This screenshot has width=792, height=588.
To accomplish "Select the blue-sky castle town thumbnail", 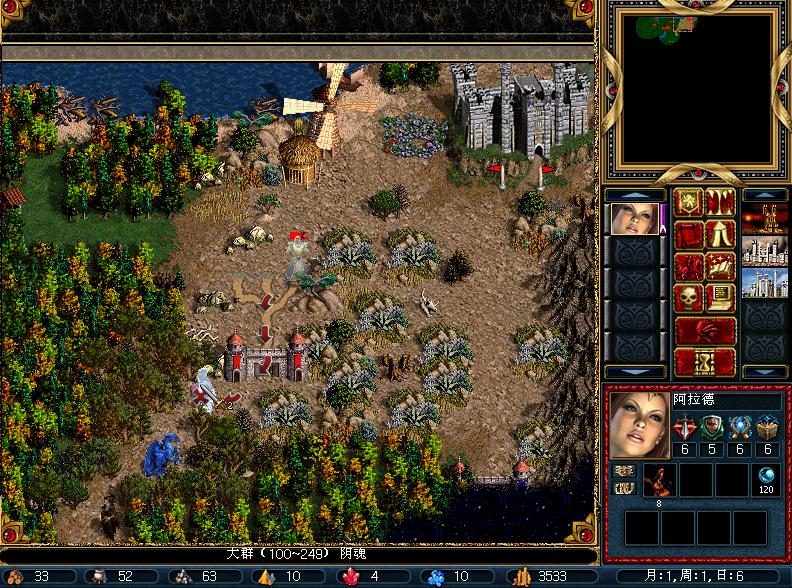I will (x=765, y=282).
